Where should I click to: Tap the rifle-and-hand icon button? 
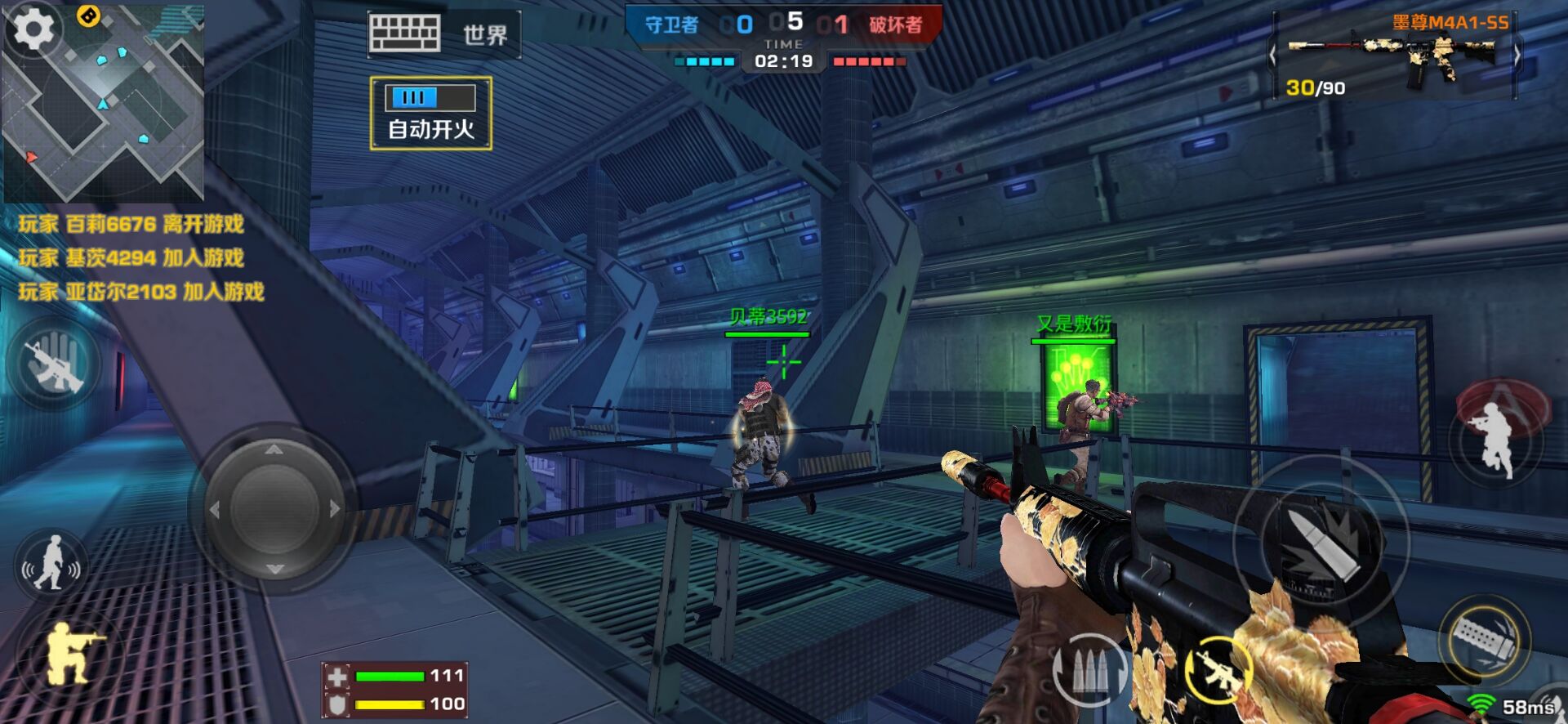pyautogui.click(x=54, y=365)
